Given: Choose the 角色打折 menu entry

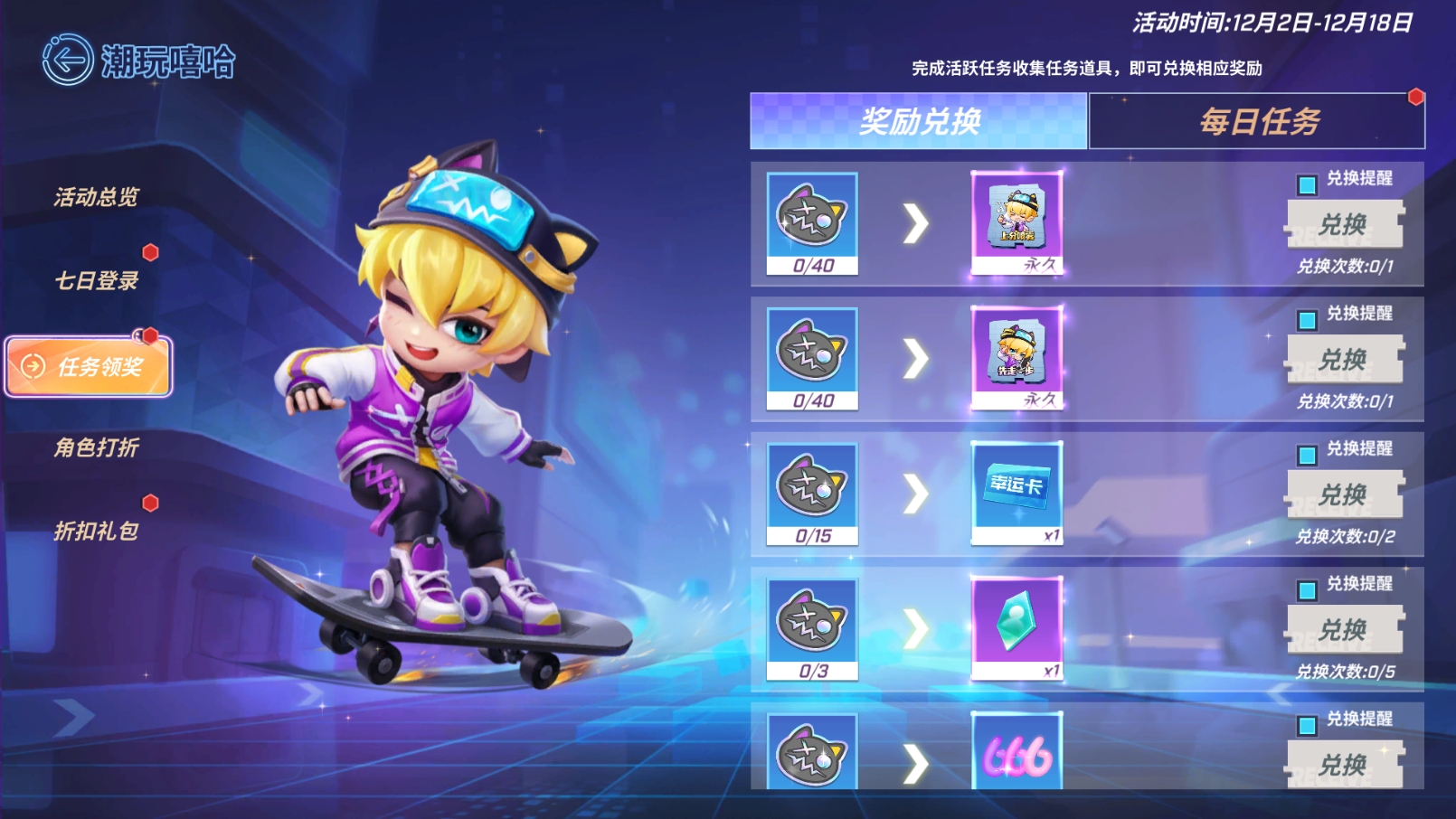Looking at the screenshot, I should [x=97, y=447].
